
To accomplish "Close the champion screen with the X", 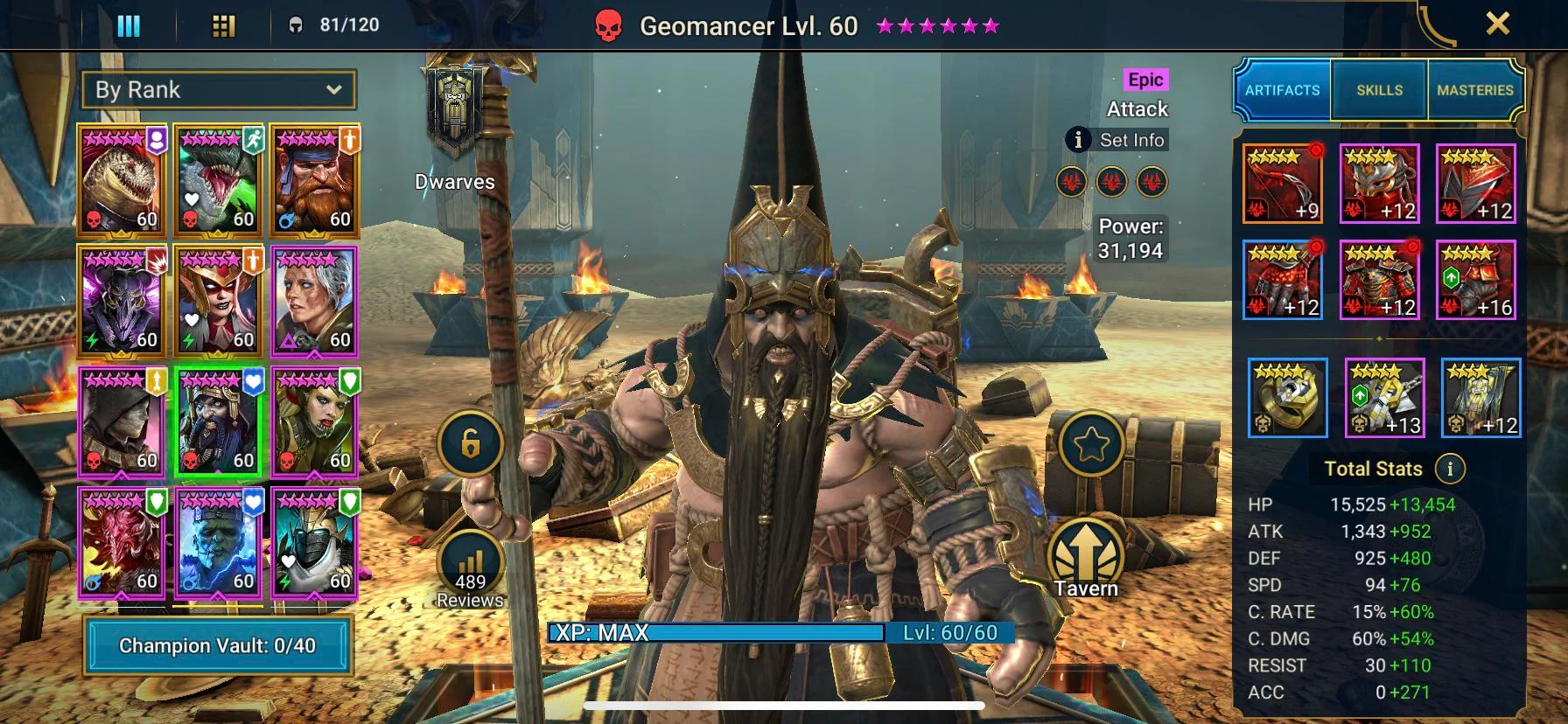I will click(1497, 24).
